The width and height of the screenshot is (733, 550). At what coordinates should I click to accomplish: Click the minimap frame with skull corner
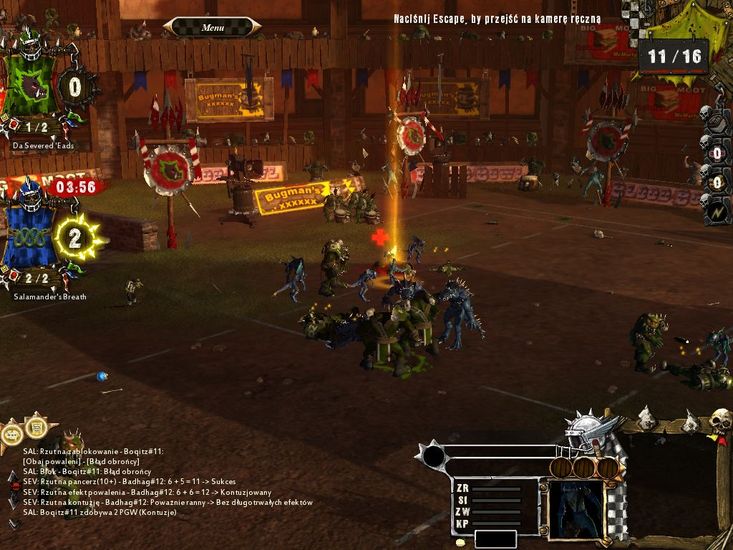click(x=674, y=480)
